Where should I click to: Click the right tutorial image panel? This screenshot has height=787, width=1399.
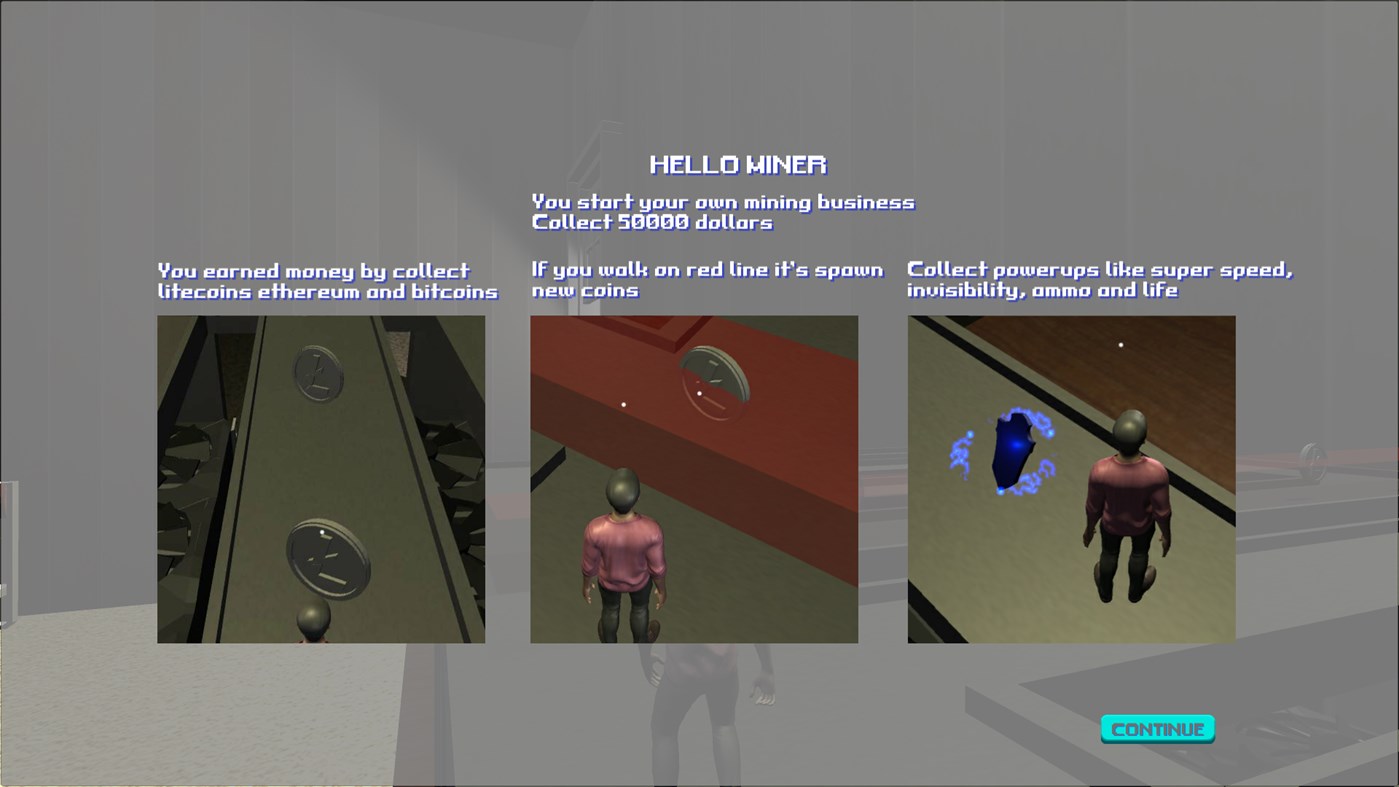1071,479
